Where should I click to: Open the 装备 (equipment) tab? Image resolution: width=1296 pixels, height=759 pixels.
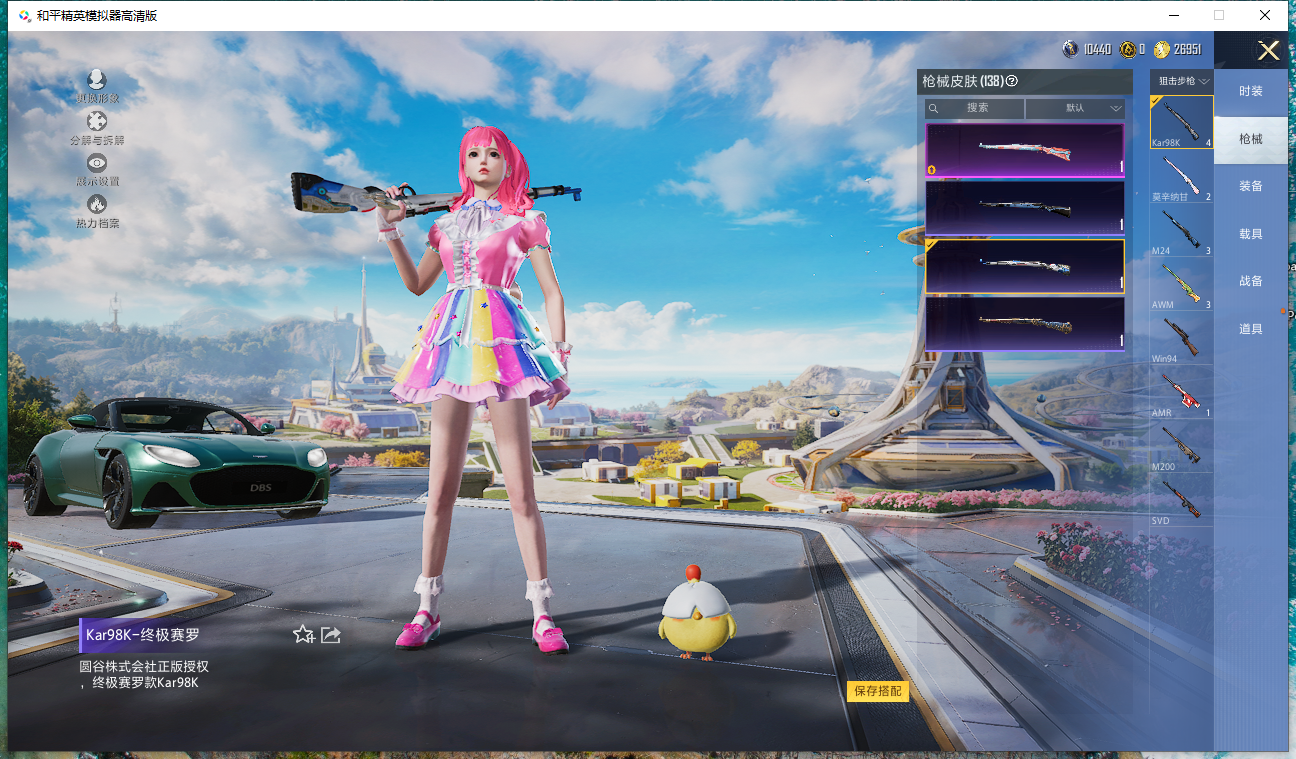(1250, 186)
